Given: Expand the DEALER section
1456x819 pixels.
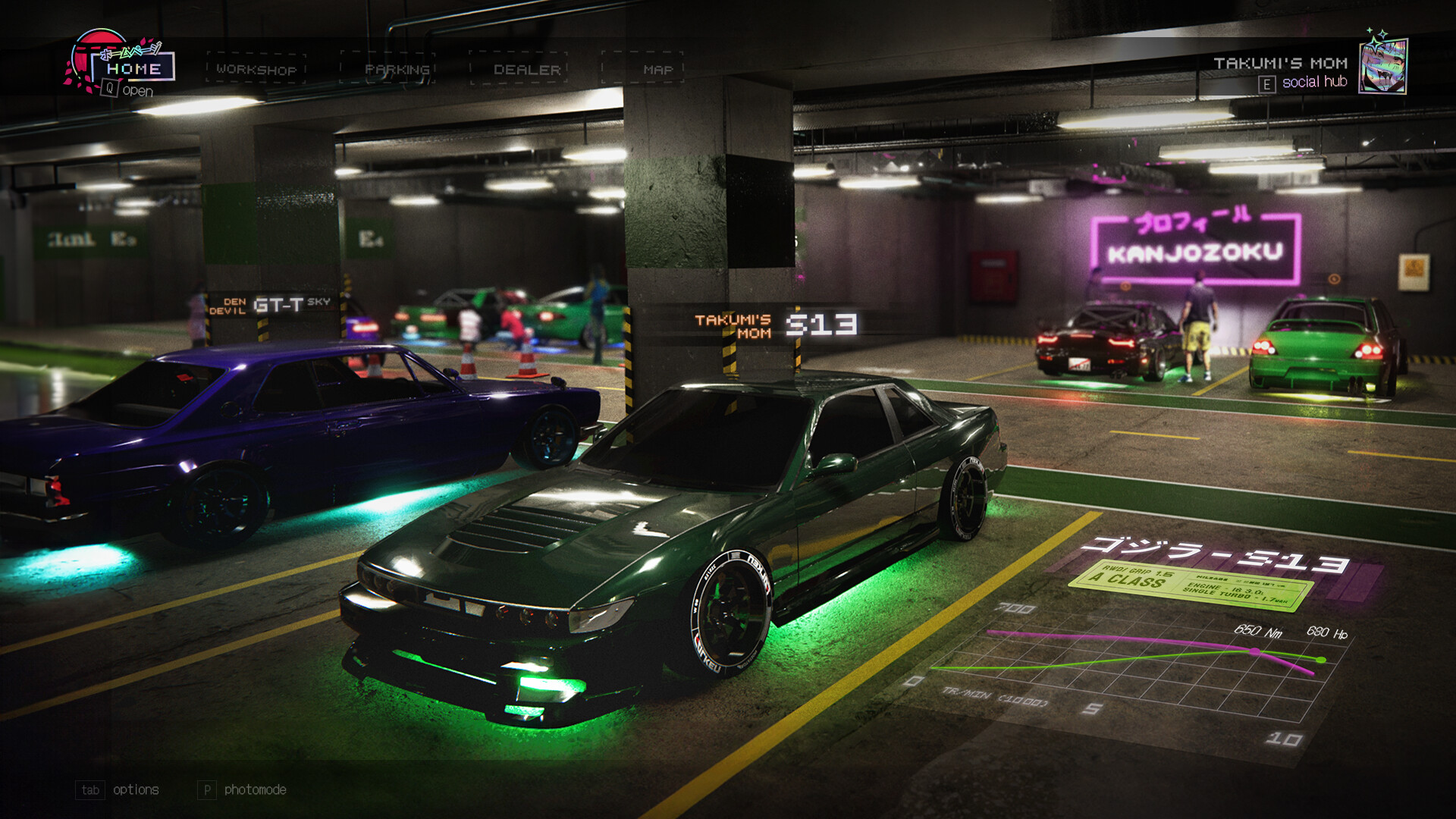Looking at the screenshot, I should pyautogui.click(x=525, y=68).
